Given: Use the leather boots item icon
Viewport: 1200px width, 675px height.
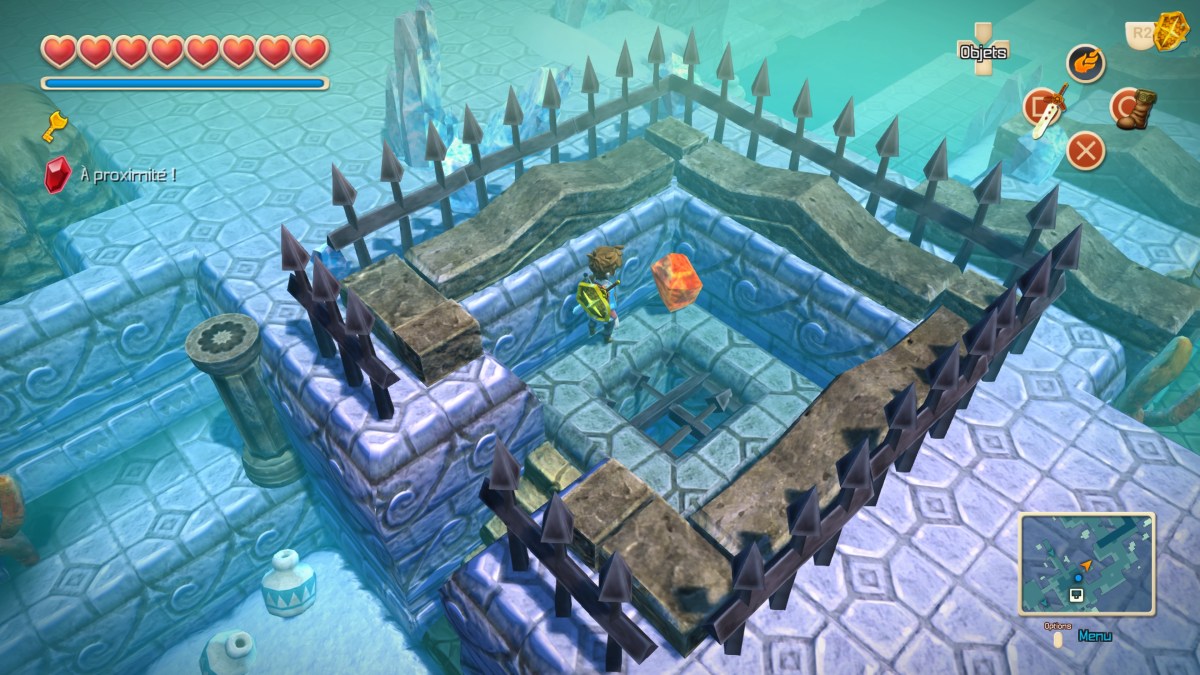Looking at the screenshot, I should tap(1132, 107).
